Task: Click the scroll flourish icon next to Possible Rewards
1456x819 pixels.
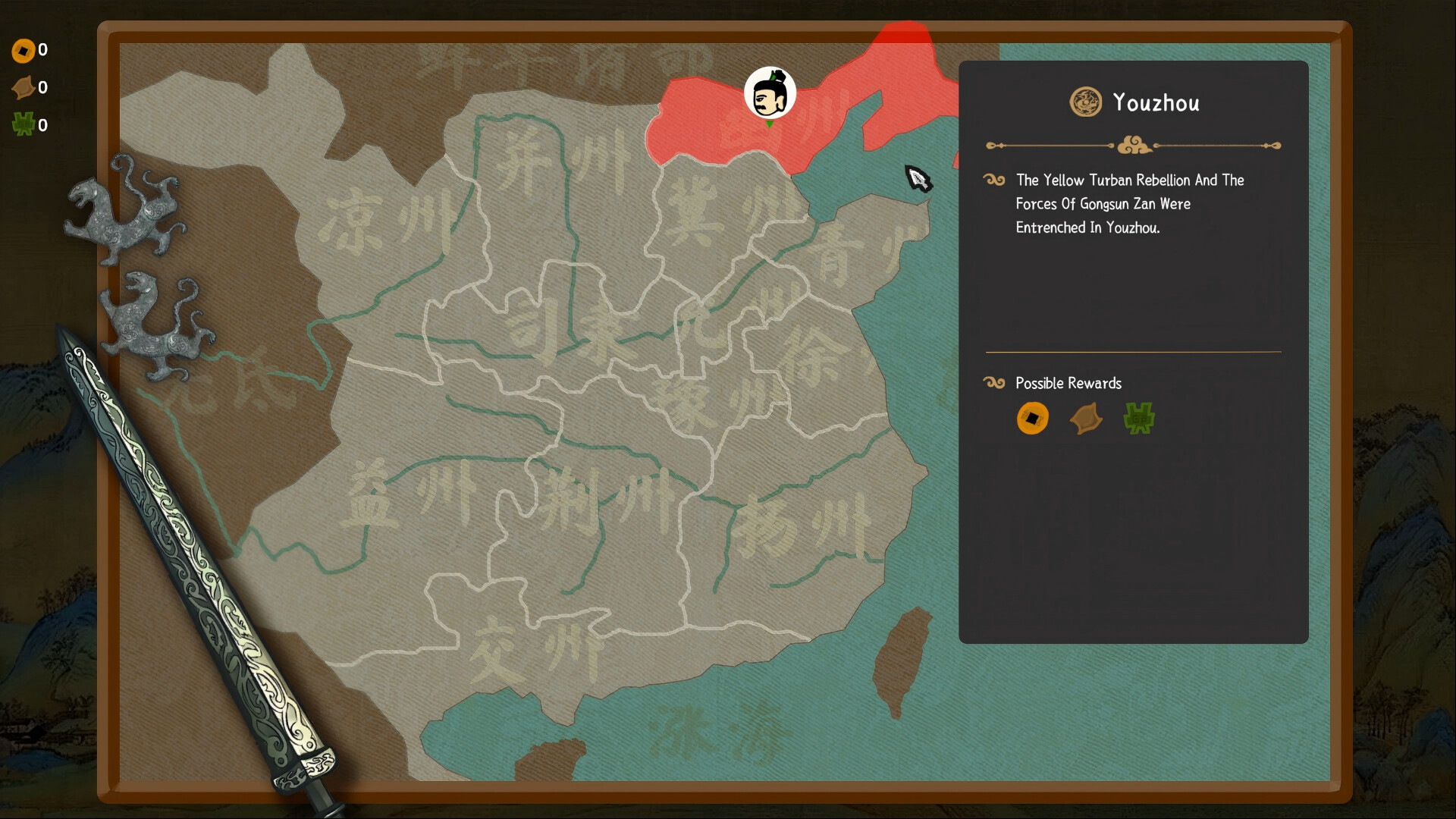Action: tap(993, 383)
